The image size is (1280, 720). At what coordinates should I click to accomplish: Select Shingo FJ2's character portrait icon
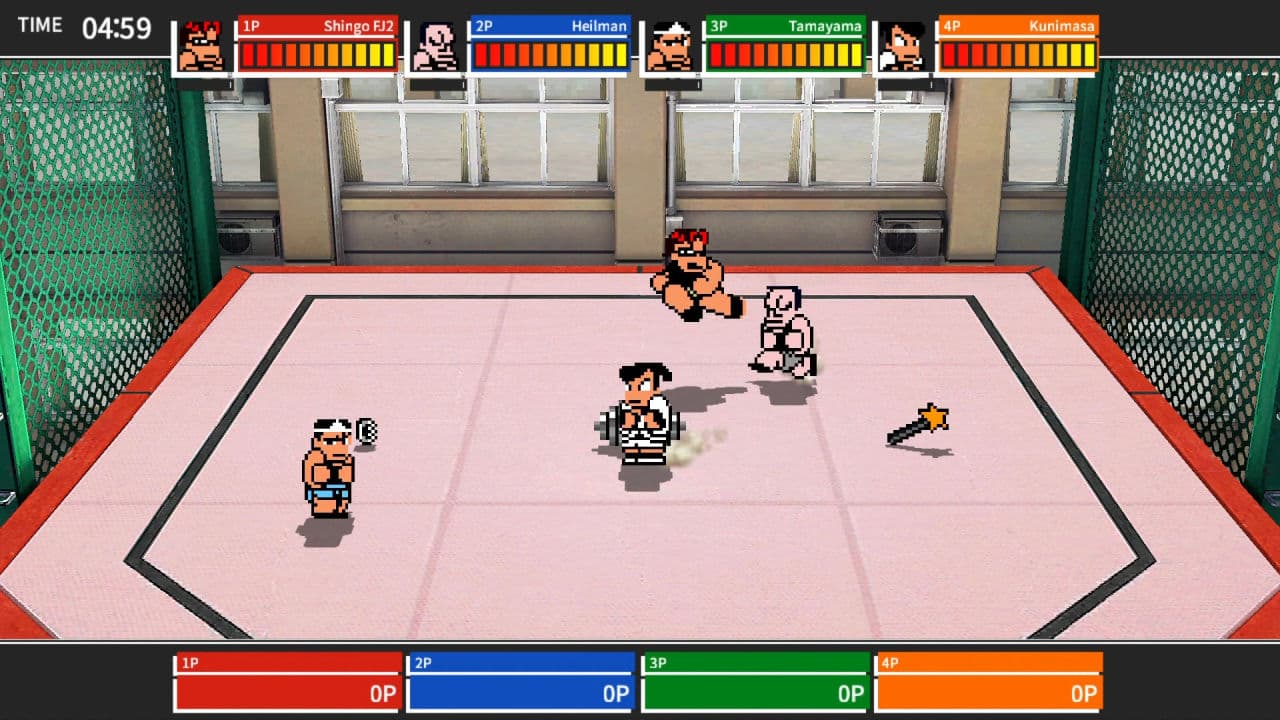(203, 46)
